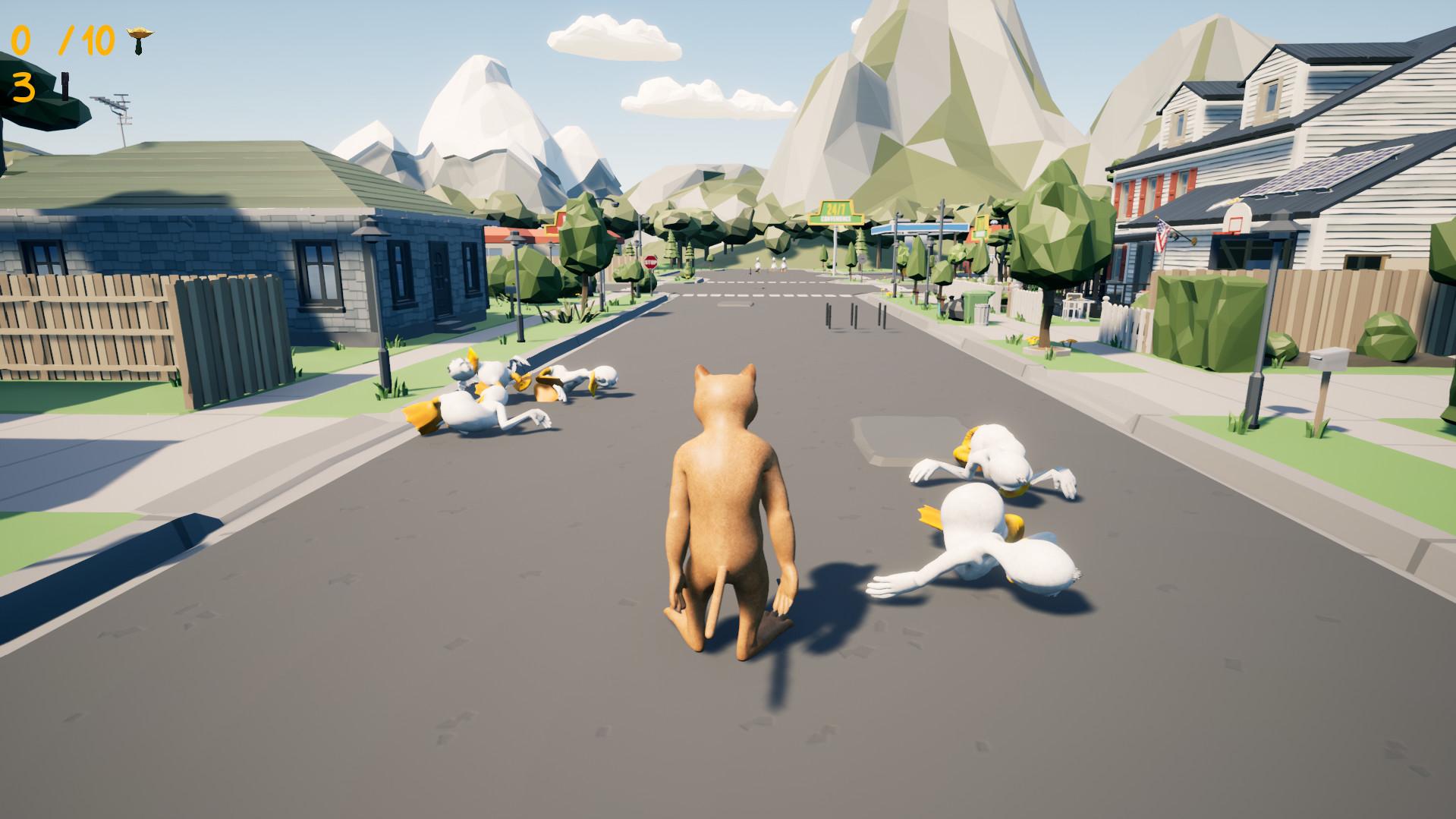Open the 24/7 Convenience store sign
This screenshot has width=1456, height=819.
(836, 211)
